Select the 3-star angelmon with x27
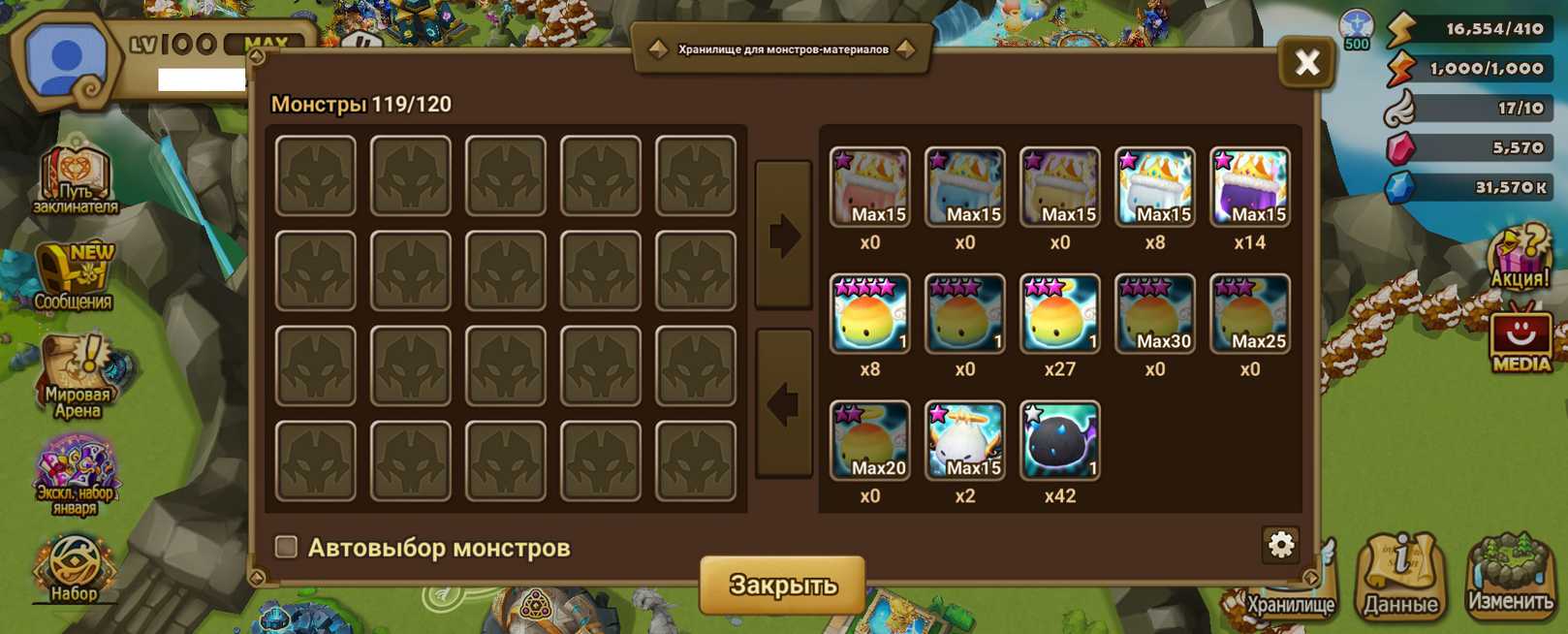1568x634 pixels. pyautogui.click(x=1059, y=313)
